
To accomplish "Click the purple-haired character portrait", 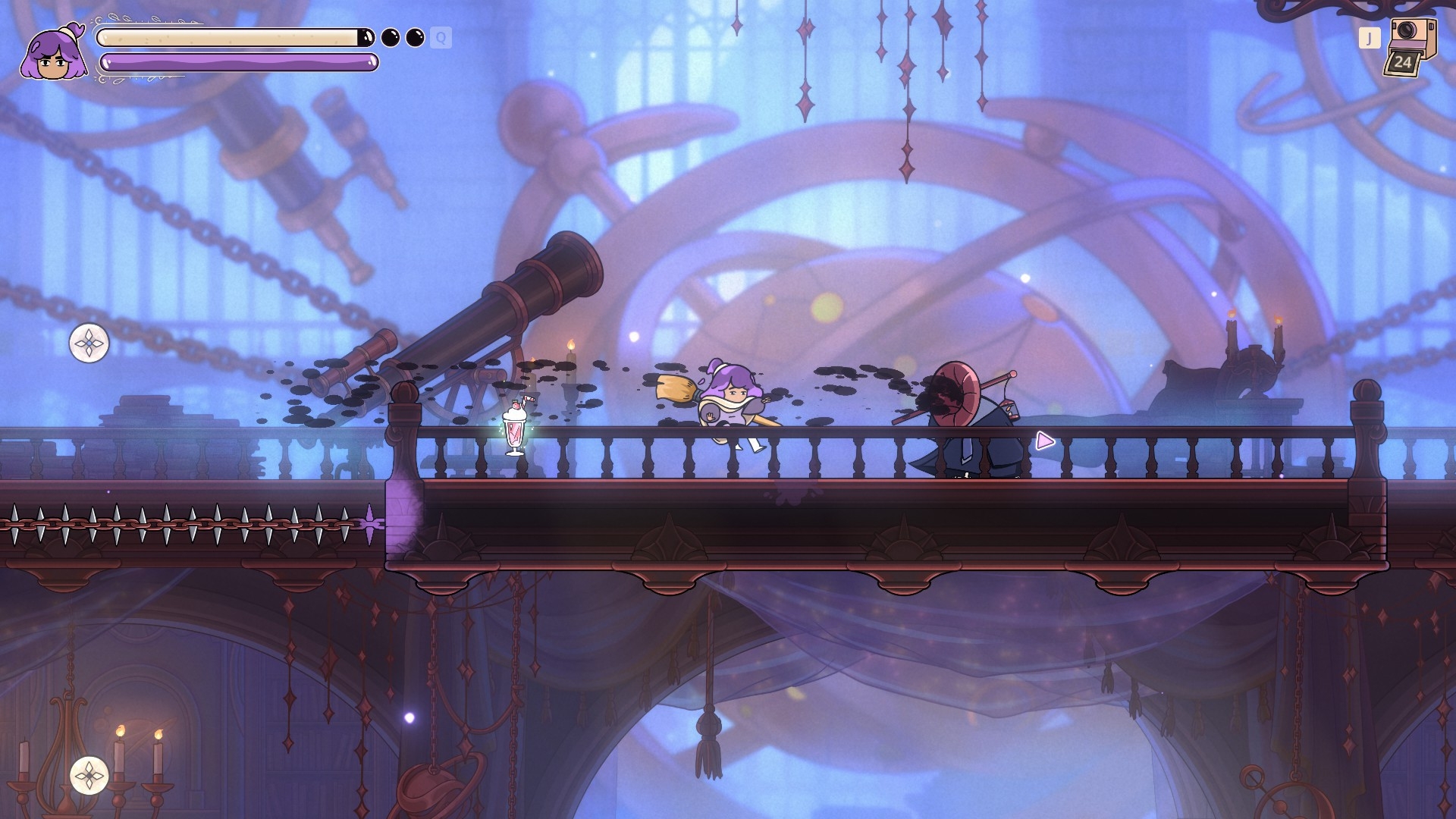I will 53,53.
